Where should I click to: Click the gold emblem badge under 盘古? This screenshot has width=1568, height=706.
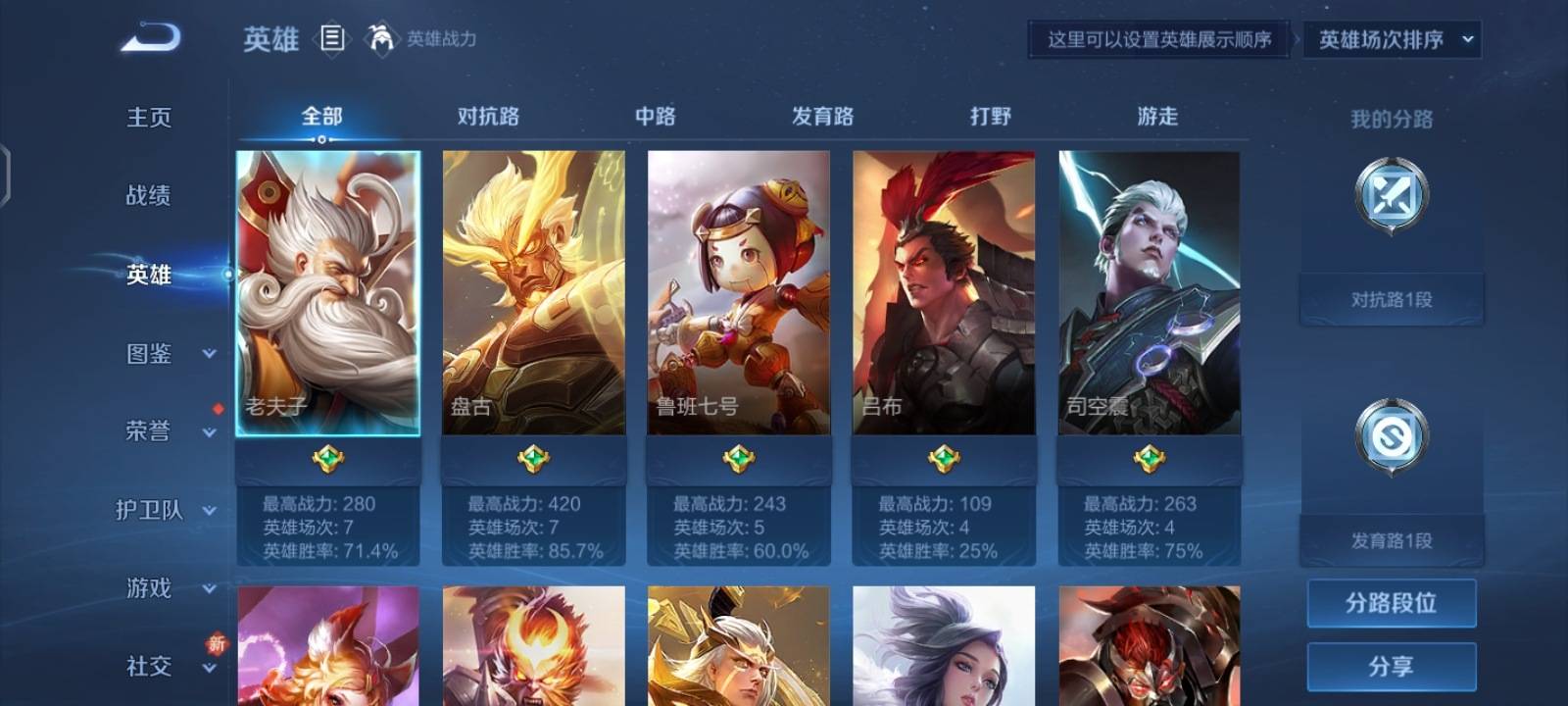pos(532,457)
